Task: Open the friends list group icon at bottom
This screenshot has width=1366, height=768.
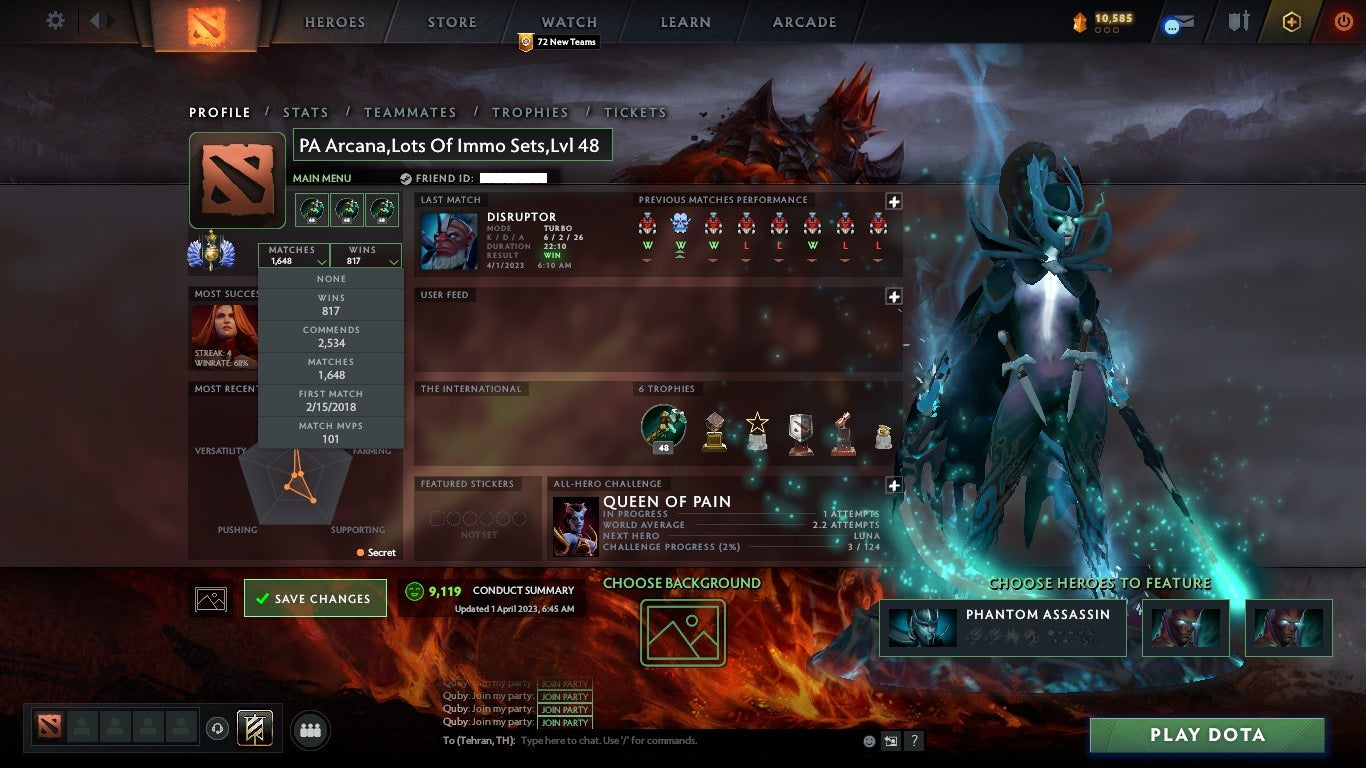Action: (x=310, y=730)
